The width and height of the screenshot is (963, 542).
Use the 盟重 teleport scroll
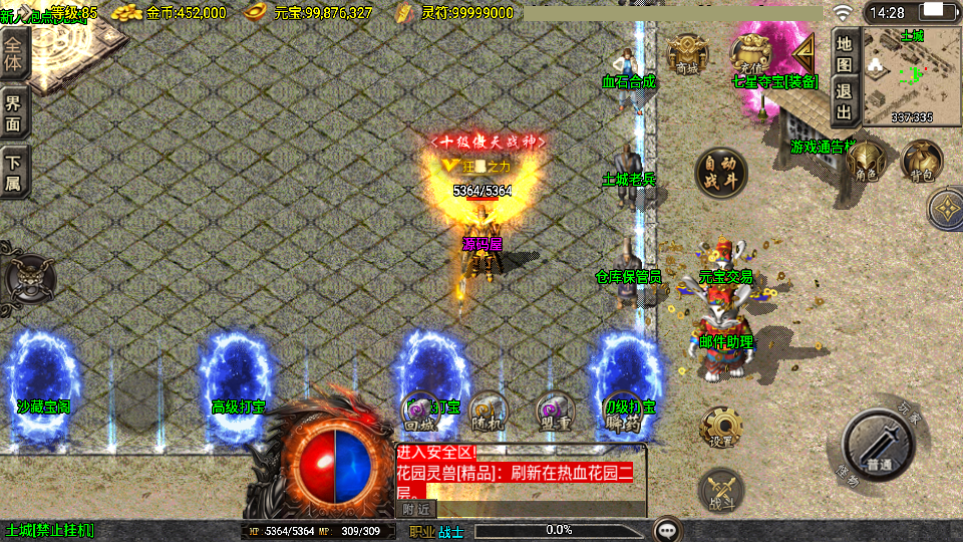553,412
